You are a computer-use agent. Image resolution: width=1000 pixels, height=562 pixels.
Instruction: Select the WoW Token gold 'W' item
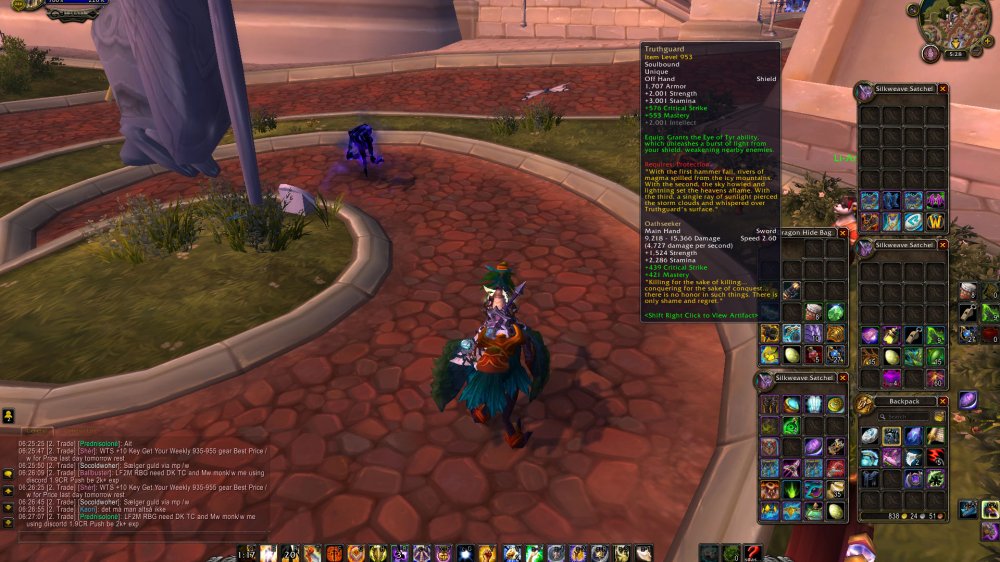tap(936, 221)
